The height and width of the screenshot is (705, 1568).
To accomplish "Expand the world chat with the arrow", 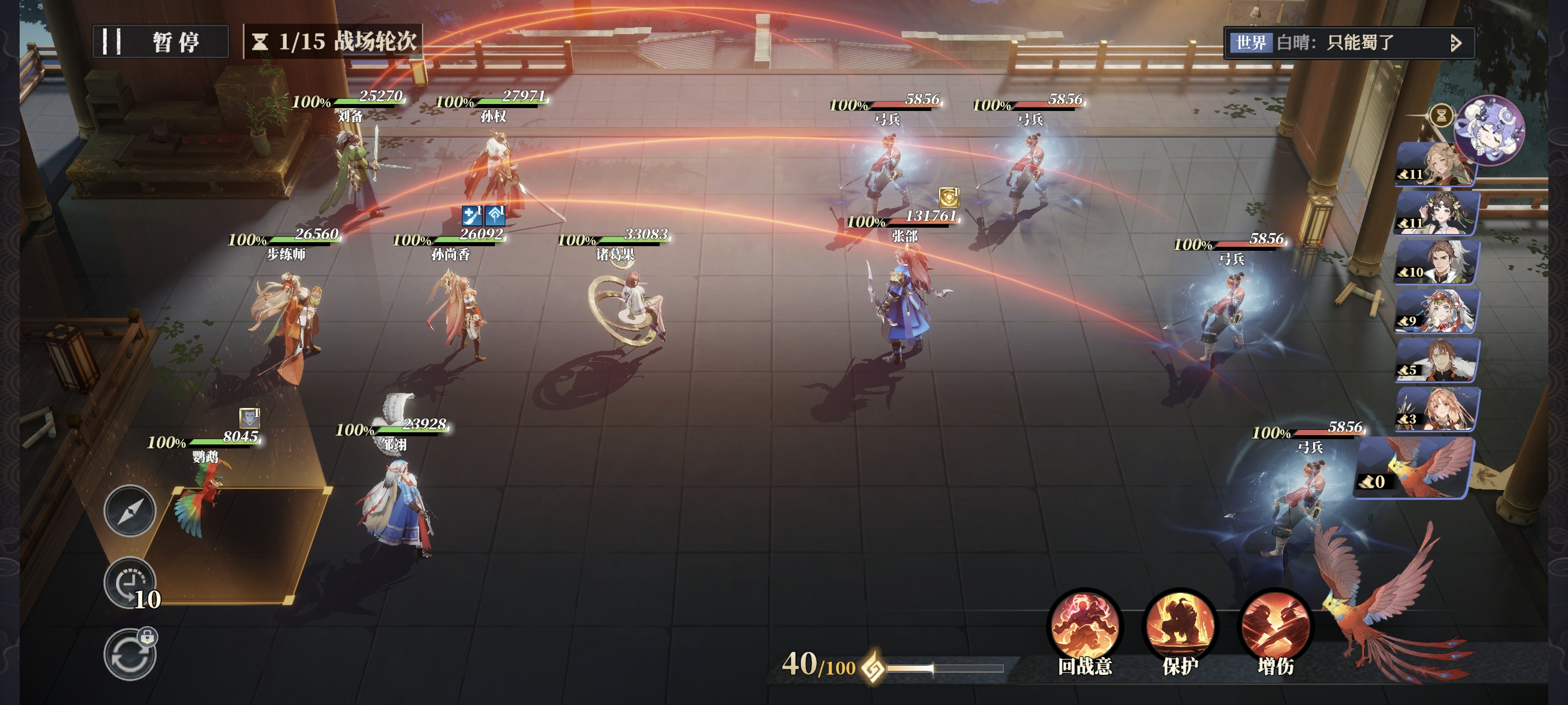I will (x=1456, y=43).
